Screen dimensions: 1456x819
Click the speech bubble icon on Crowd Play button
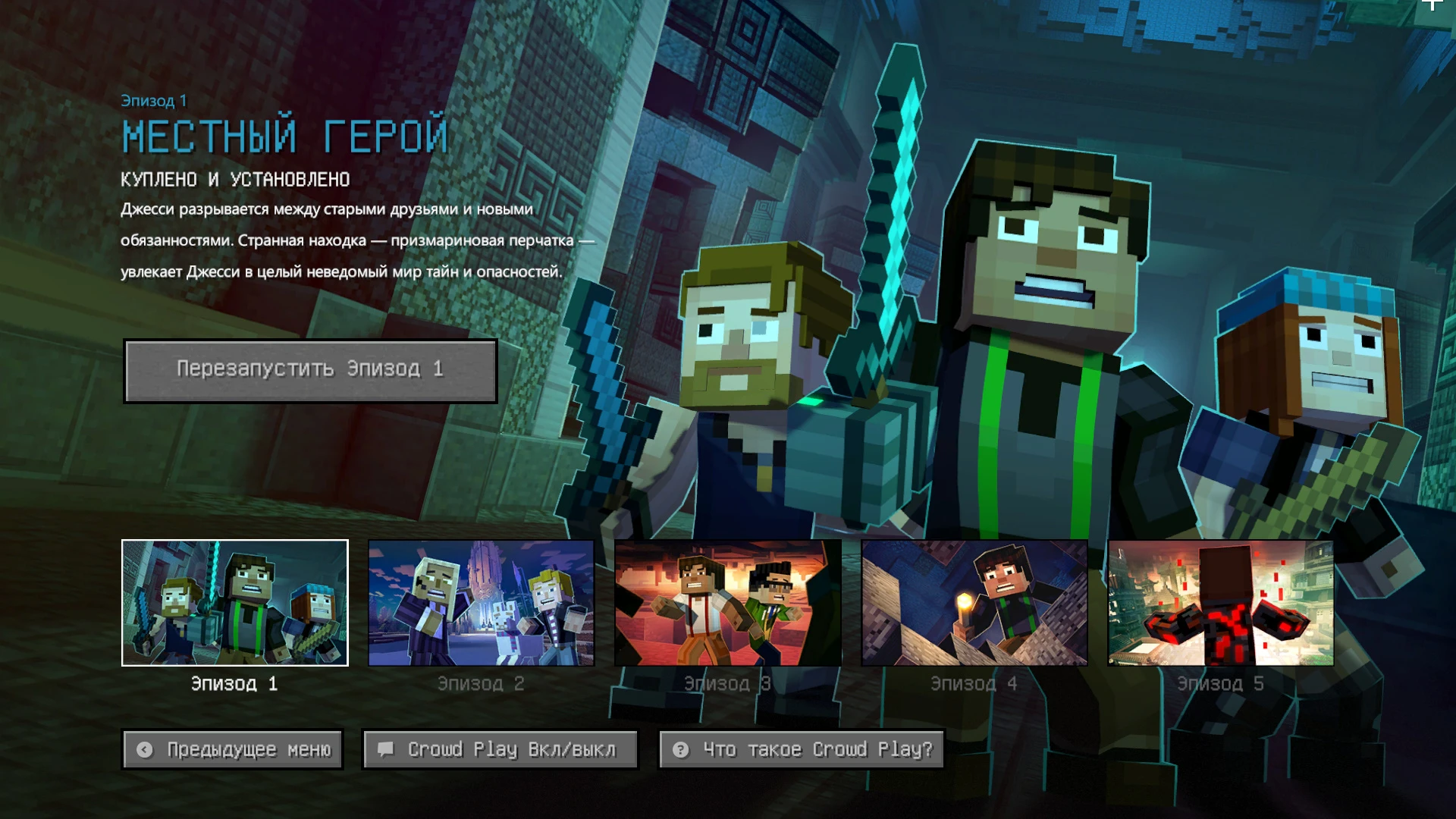tap(388, 749)
